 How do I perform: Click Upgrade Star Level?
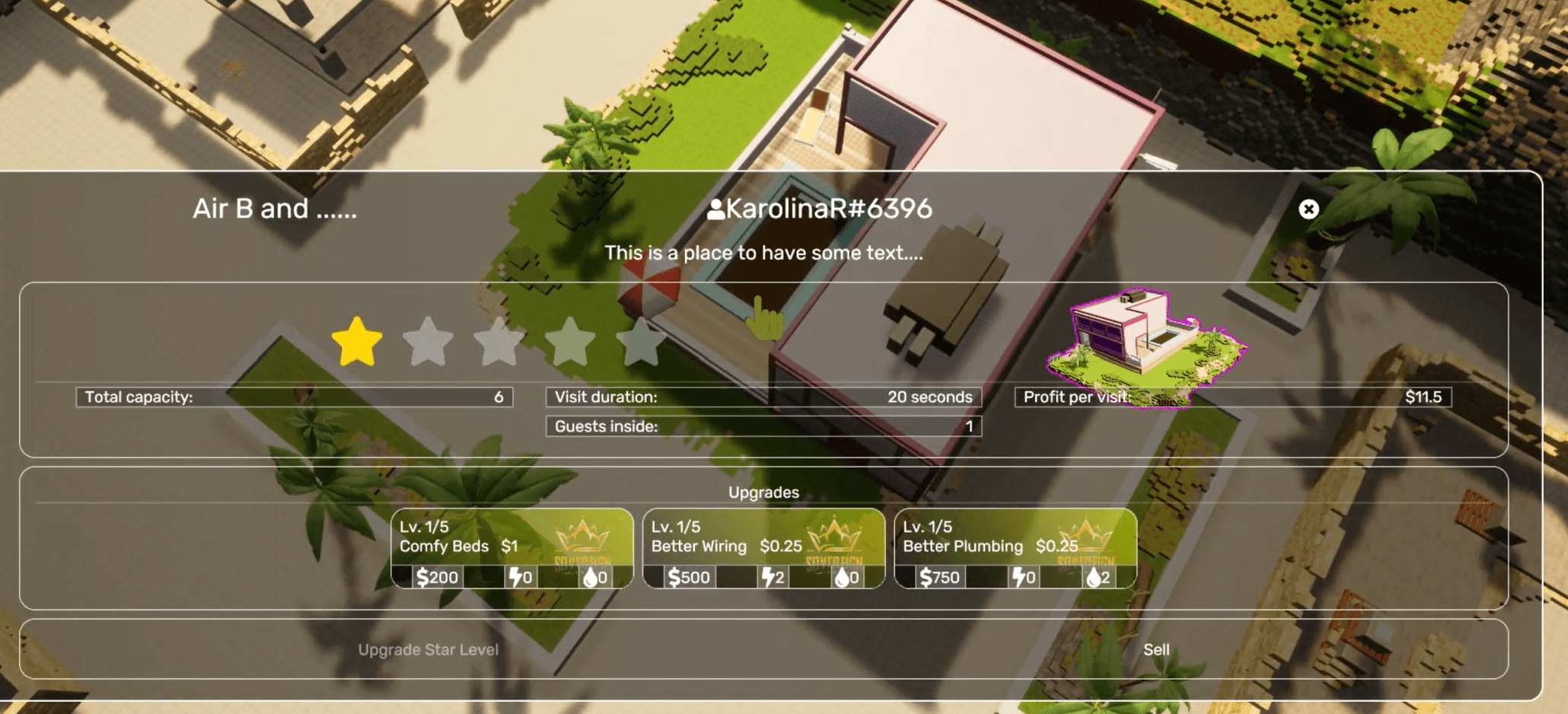(x=429, y=649)
